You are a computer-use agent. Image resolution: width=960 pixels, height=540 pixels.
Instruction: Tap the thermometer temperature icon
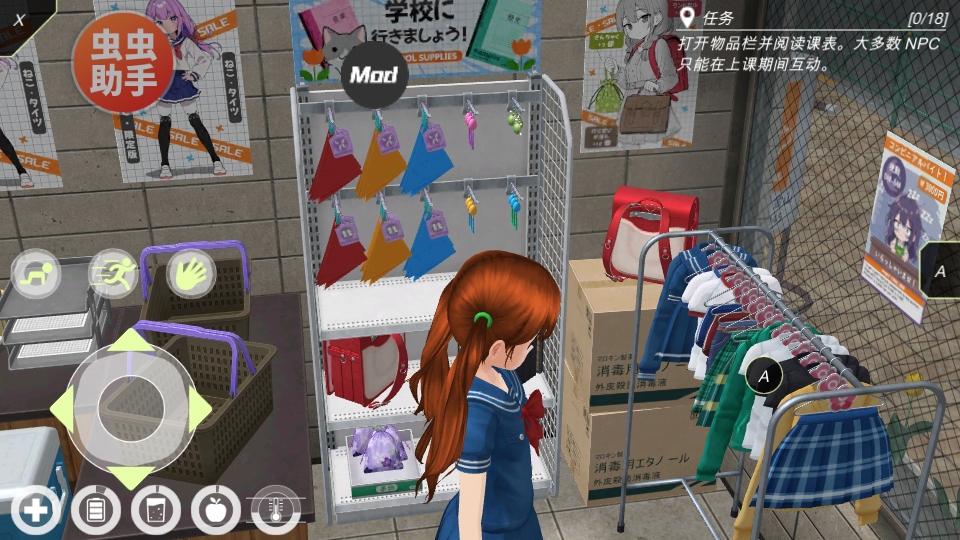click(x=276, y=512)
